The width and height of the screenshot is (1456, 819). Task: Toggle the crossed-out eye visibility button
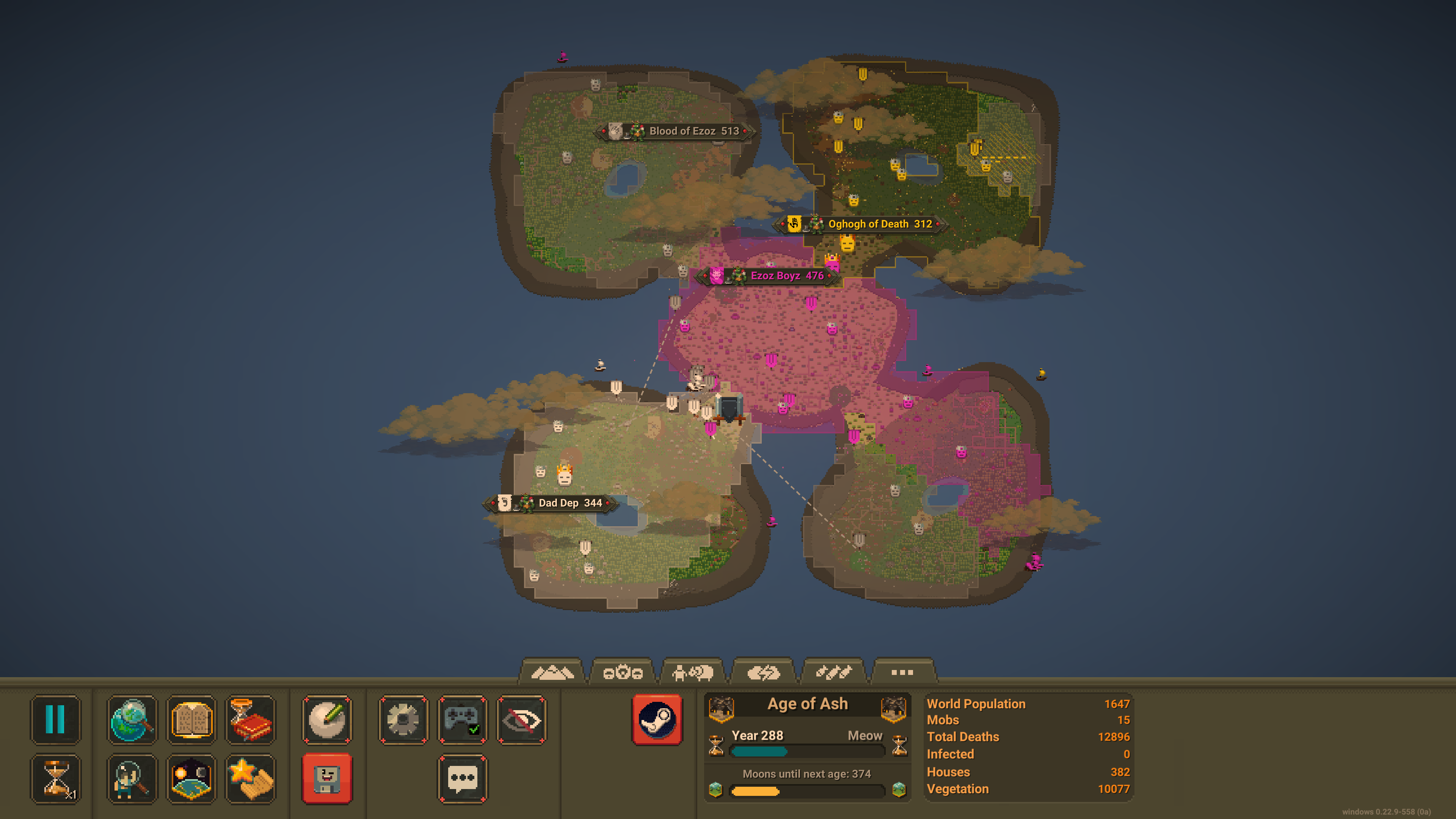(x=521, y=719)
